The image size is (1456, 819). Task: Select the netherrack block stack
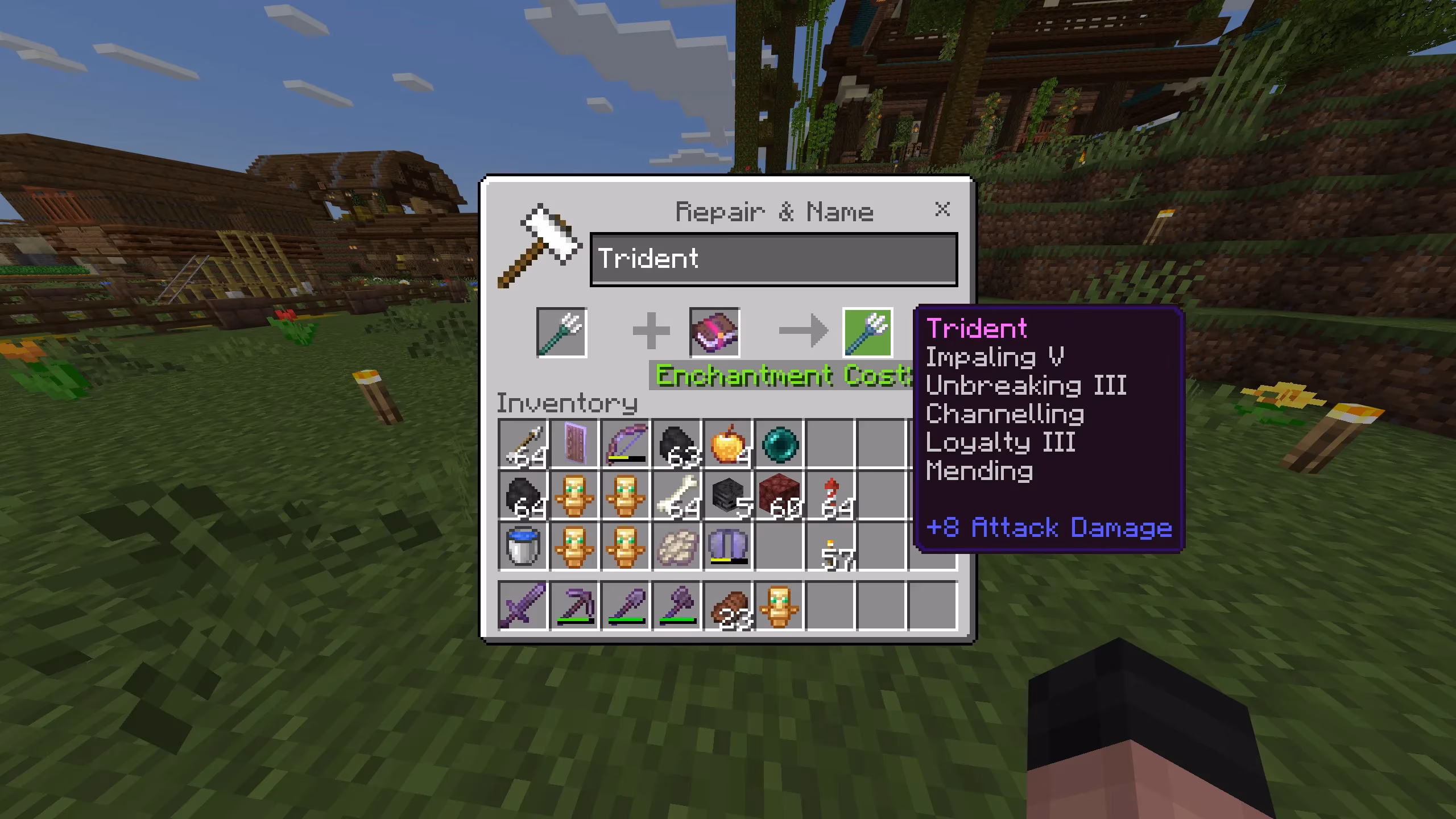pos(780,497)
